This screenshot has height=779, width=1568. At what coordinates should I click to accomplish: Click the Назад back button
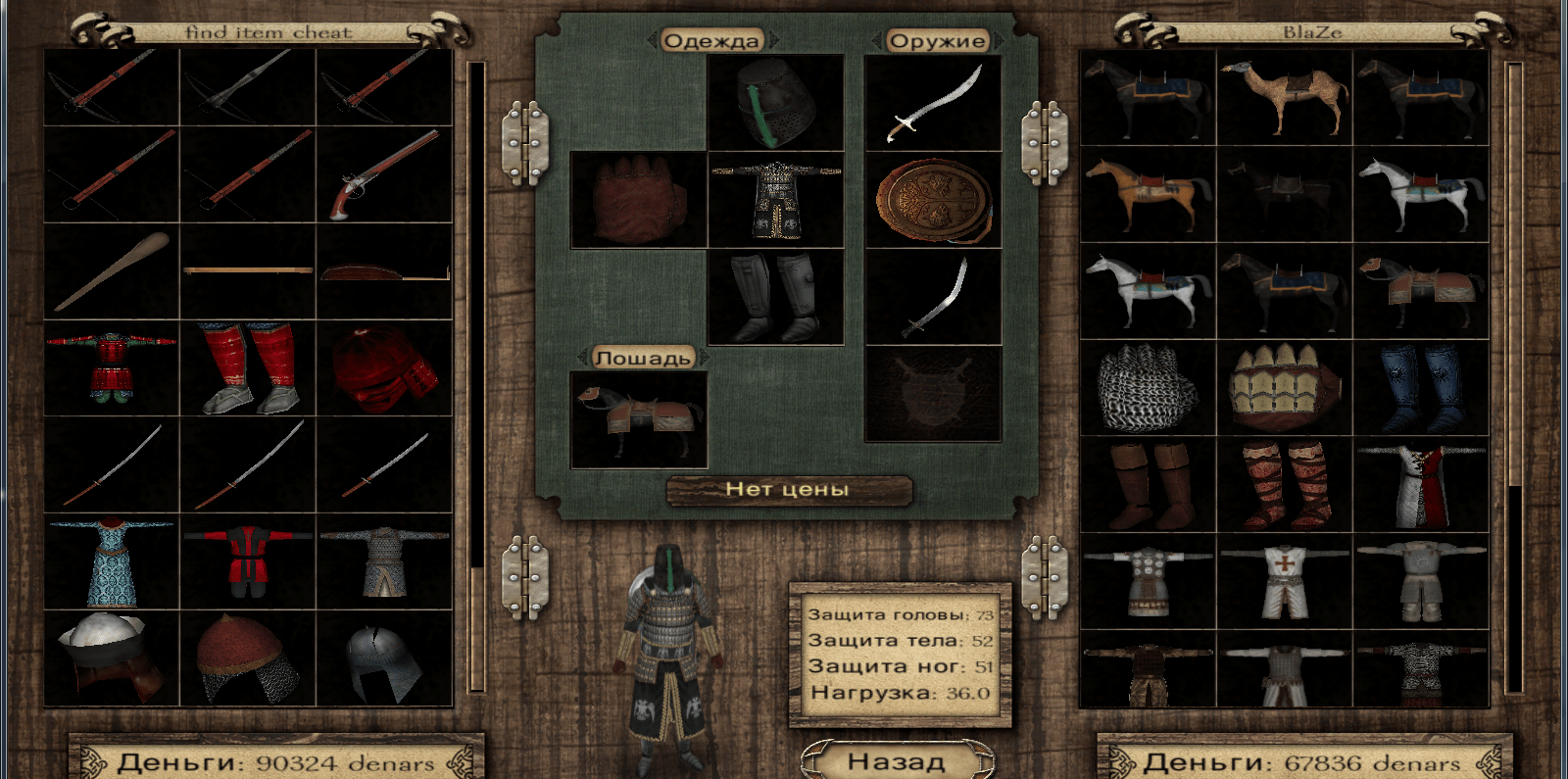[896, 760]
